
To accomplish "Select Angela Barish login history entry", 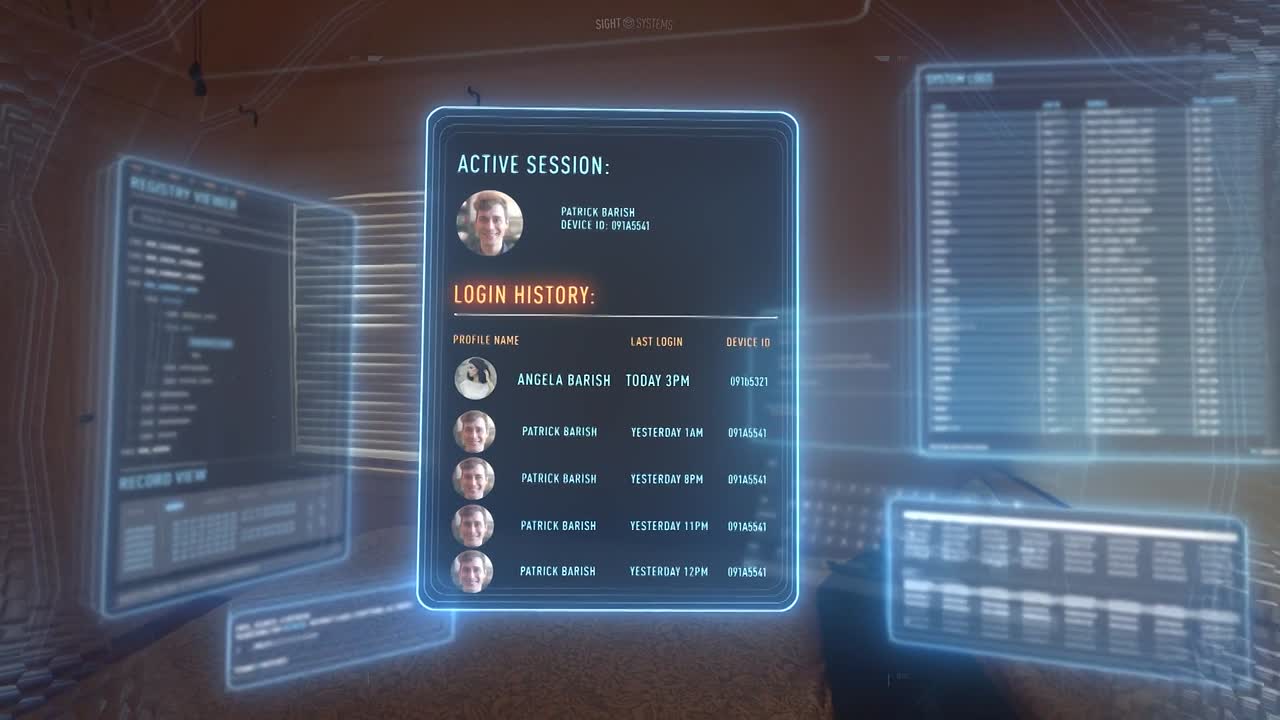I will [563, 380].
